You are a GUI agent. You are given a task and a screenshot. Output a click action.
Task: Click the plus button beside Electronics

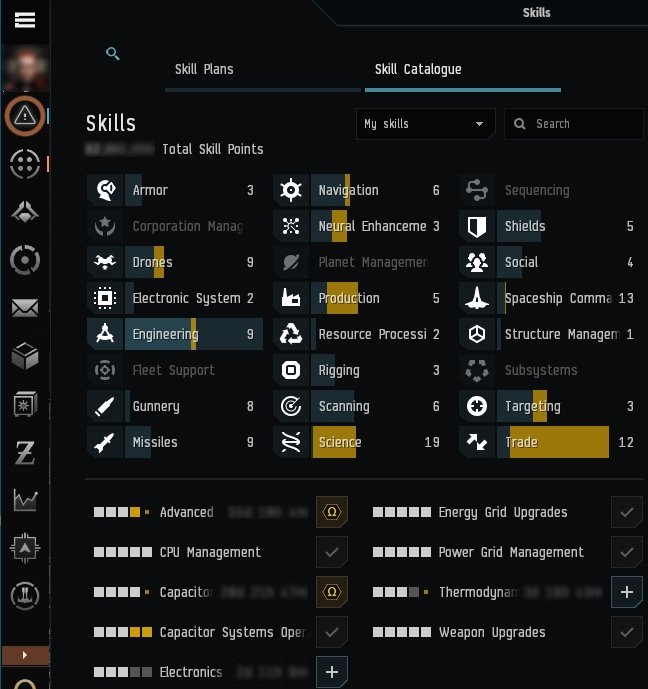point(331,672)
